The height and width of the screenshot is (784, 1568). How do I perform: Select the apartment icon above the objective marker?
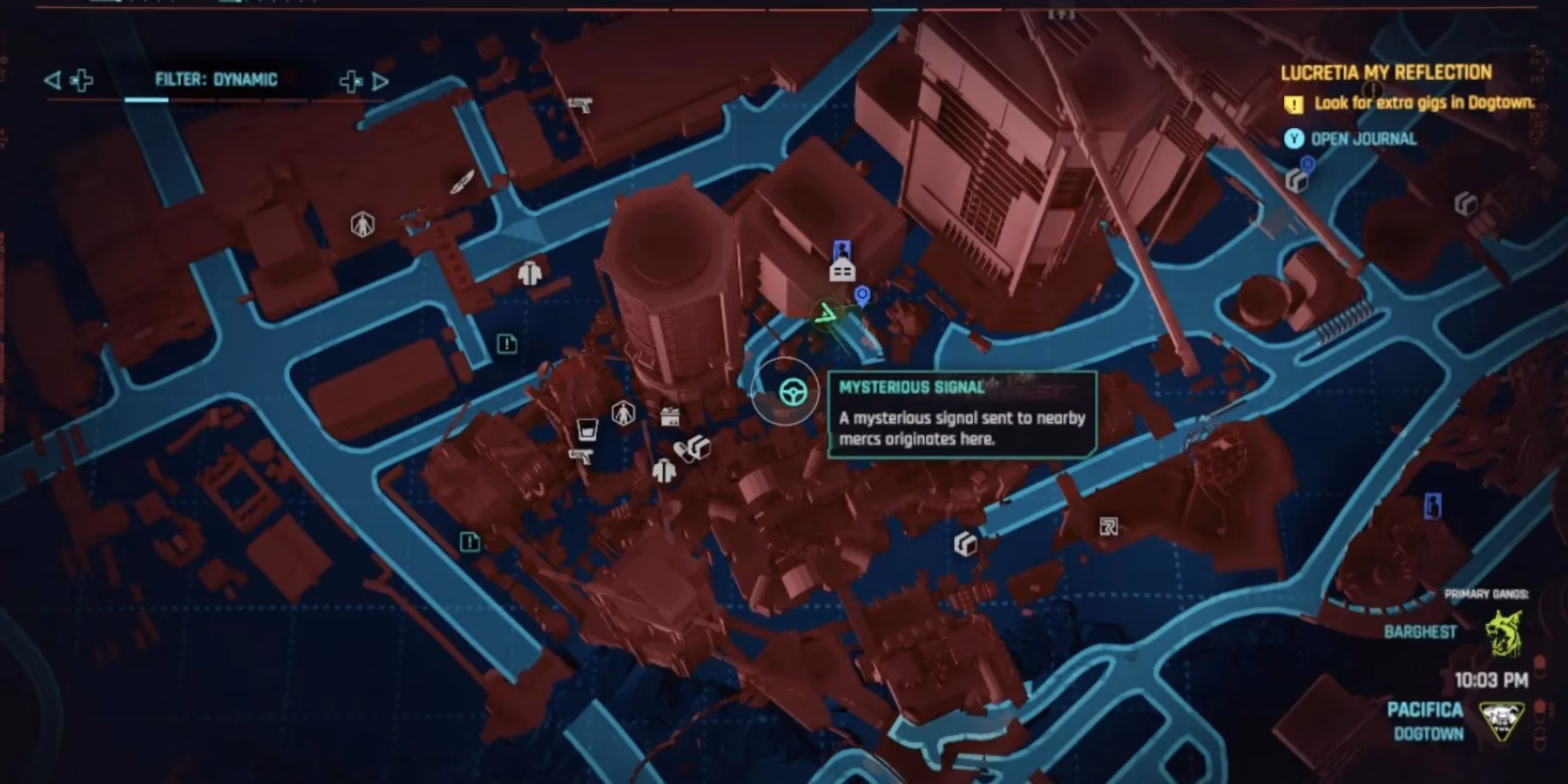click(x=842, y=270)
